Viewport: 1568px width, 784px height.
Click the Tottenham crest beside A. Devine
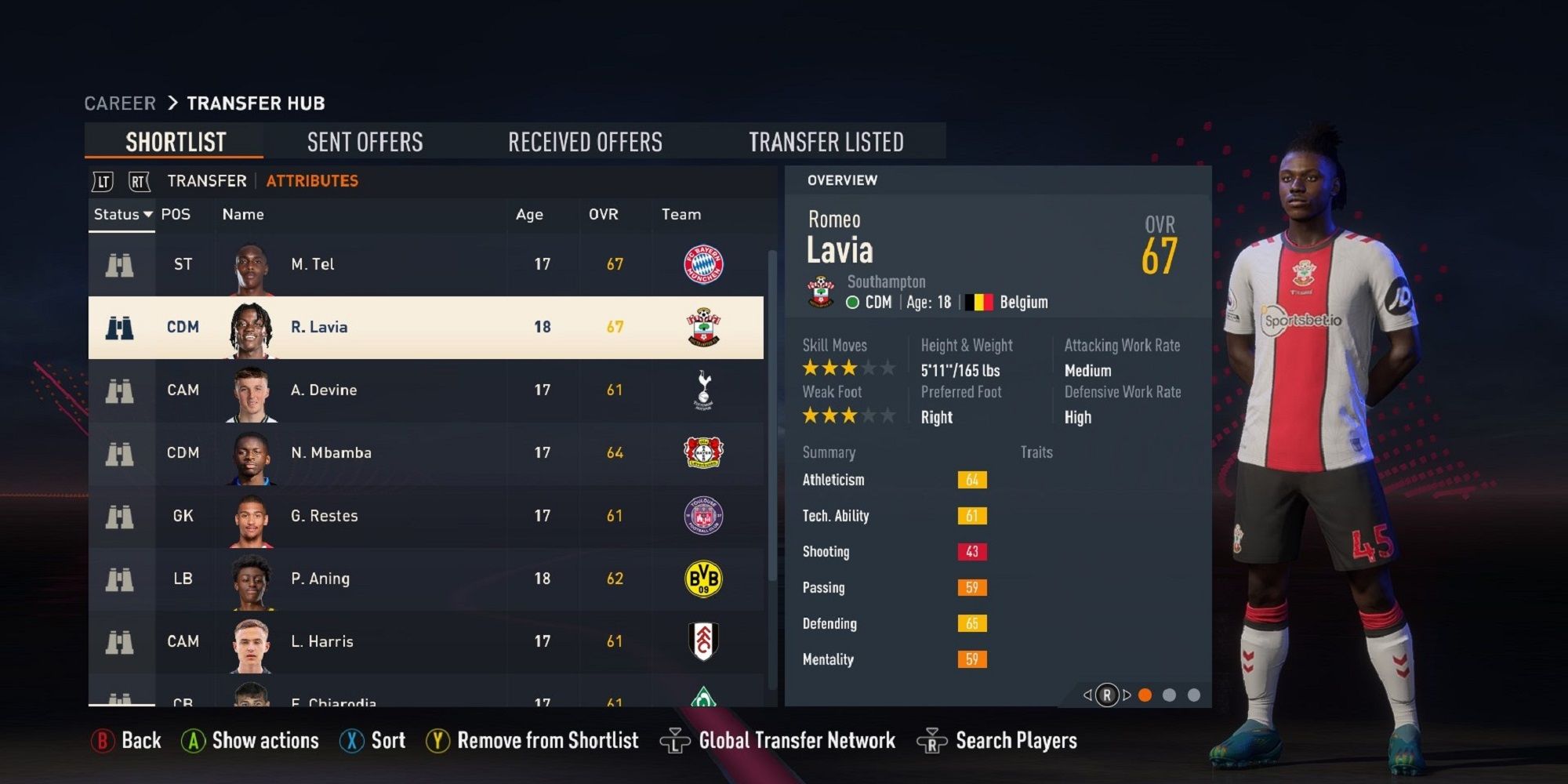703,390
